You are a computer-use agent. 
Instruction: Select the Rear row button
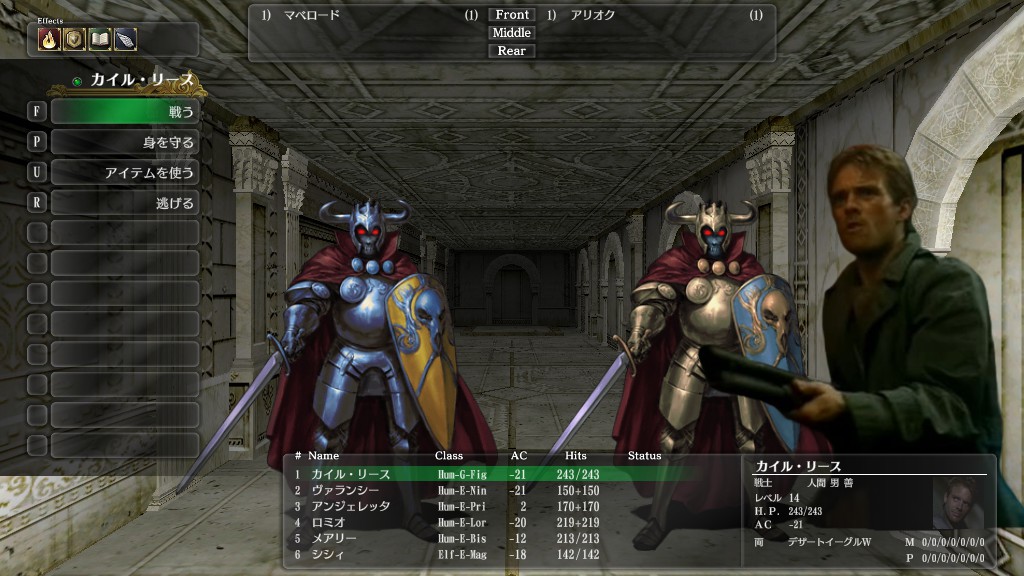coord(511,51)
